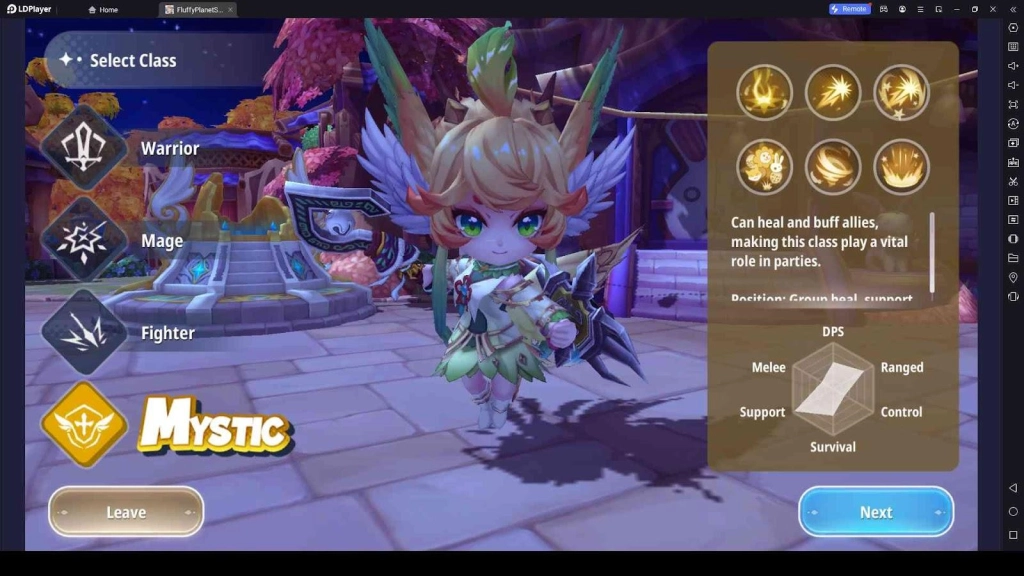Click the Leave button
The image size is (1024, 576).
click(x=126, y=512)
